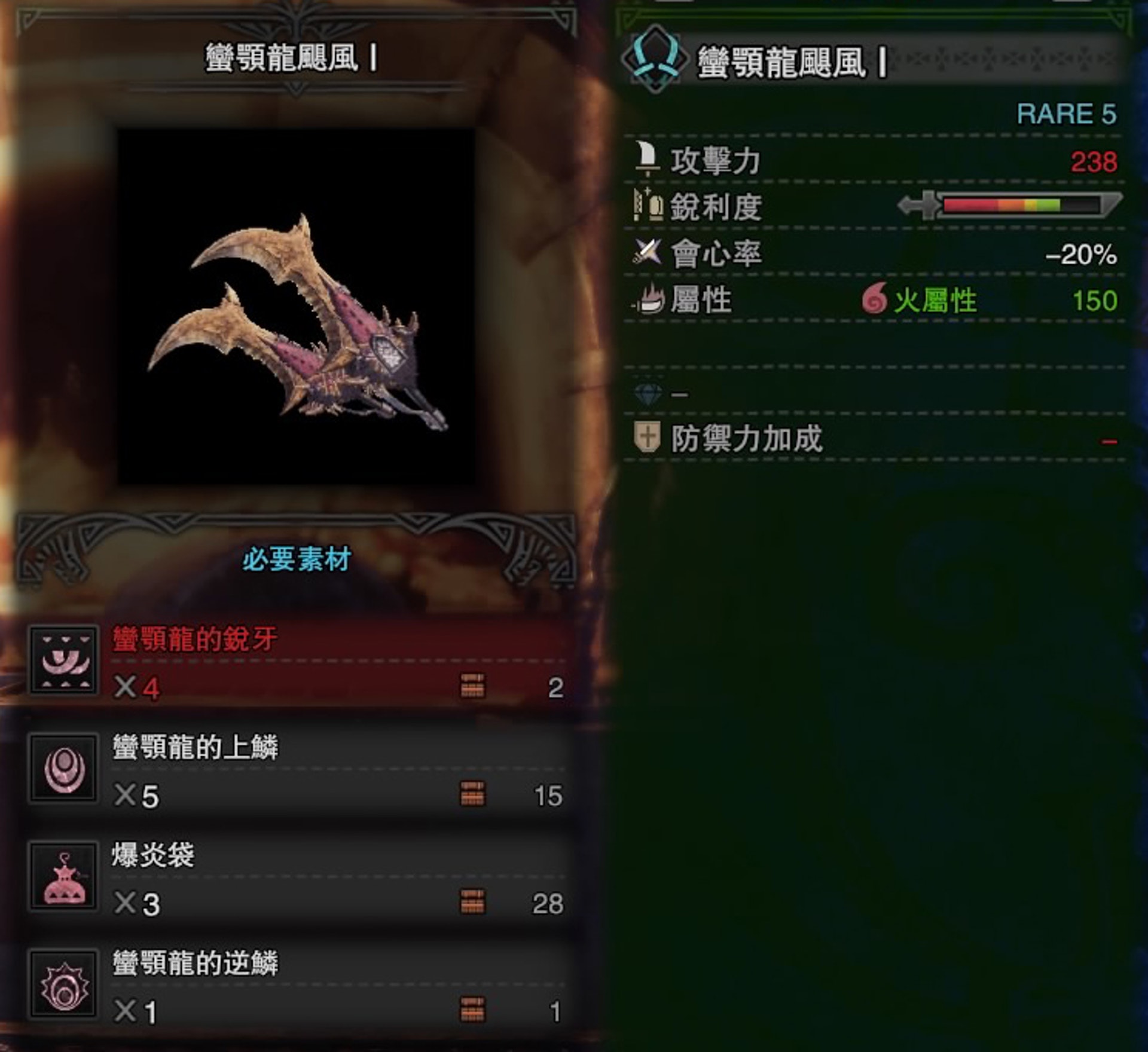Select the 蠻顎龍的上鱗 material row
The width and height of the screenshot is (1148, 1052).
pos(287,771)
